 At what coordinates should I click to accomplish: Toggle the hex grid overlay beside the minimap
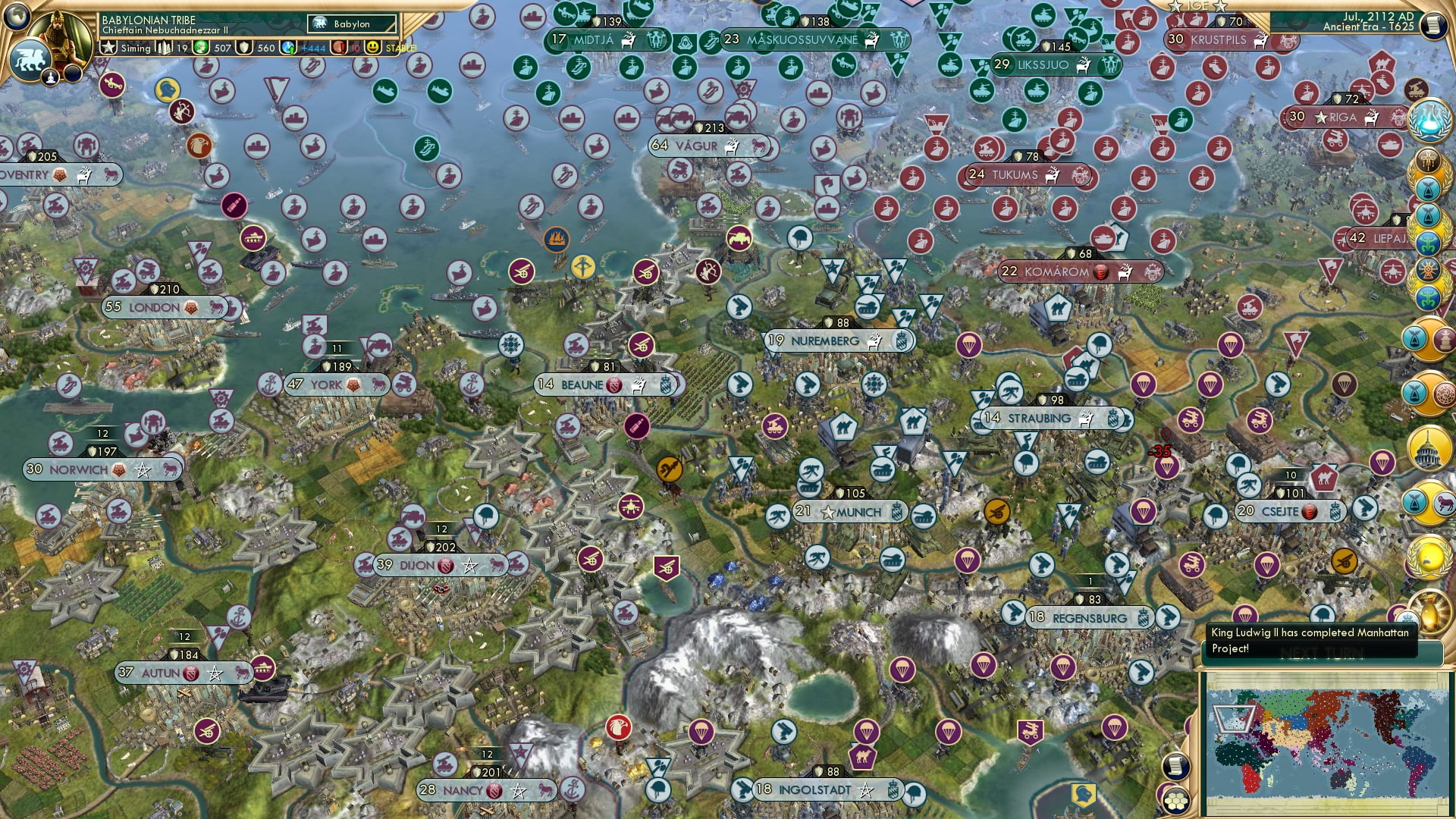tap(1176, 801)
